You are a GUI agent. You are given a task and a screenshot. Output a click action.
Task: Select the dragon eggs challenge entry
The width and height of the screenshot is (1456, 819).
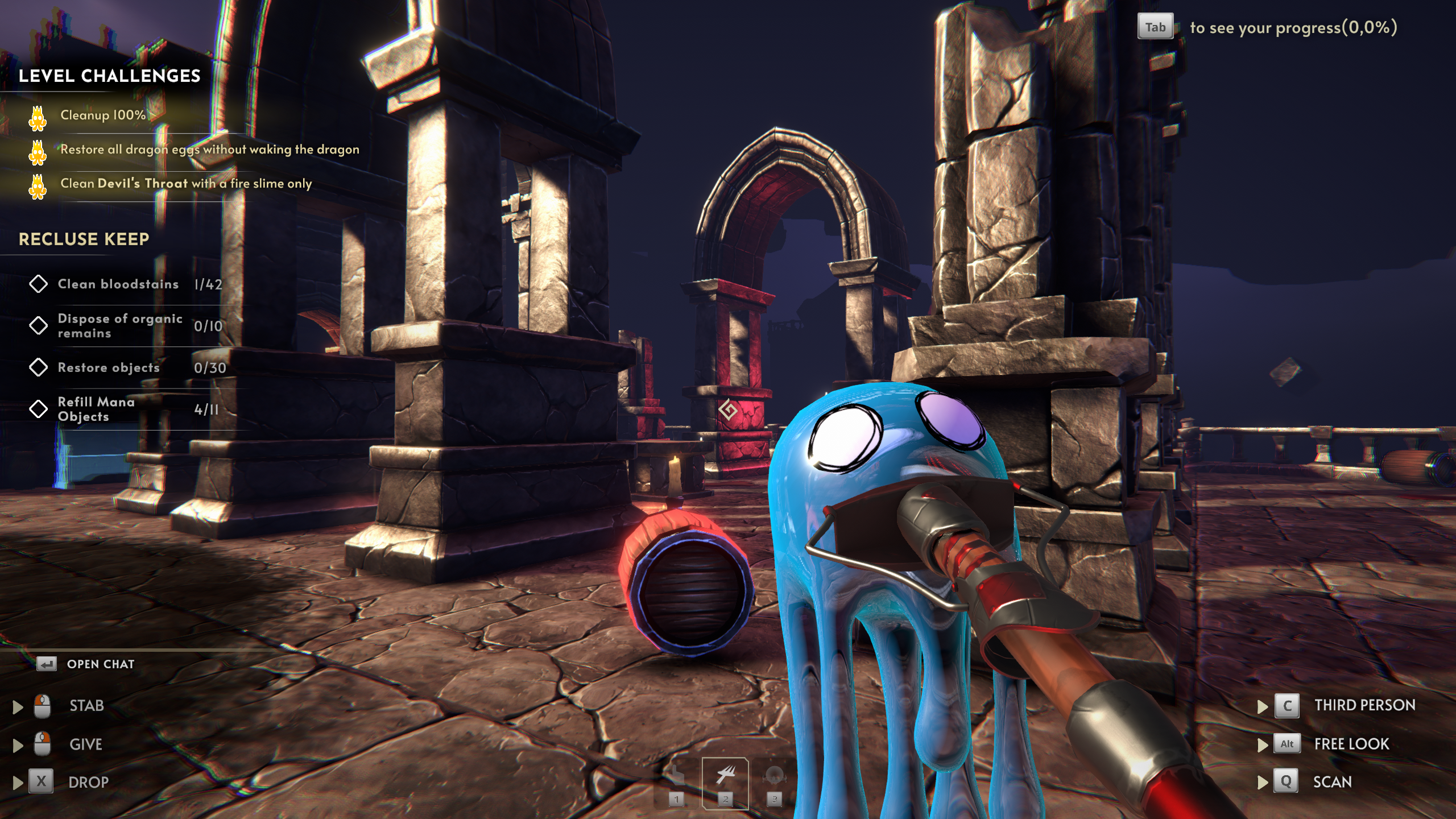click(209, 150)
